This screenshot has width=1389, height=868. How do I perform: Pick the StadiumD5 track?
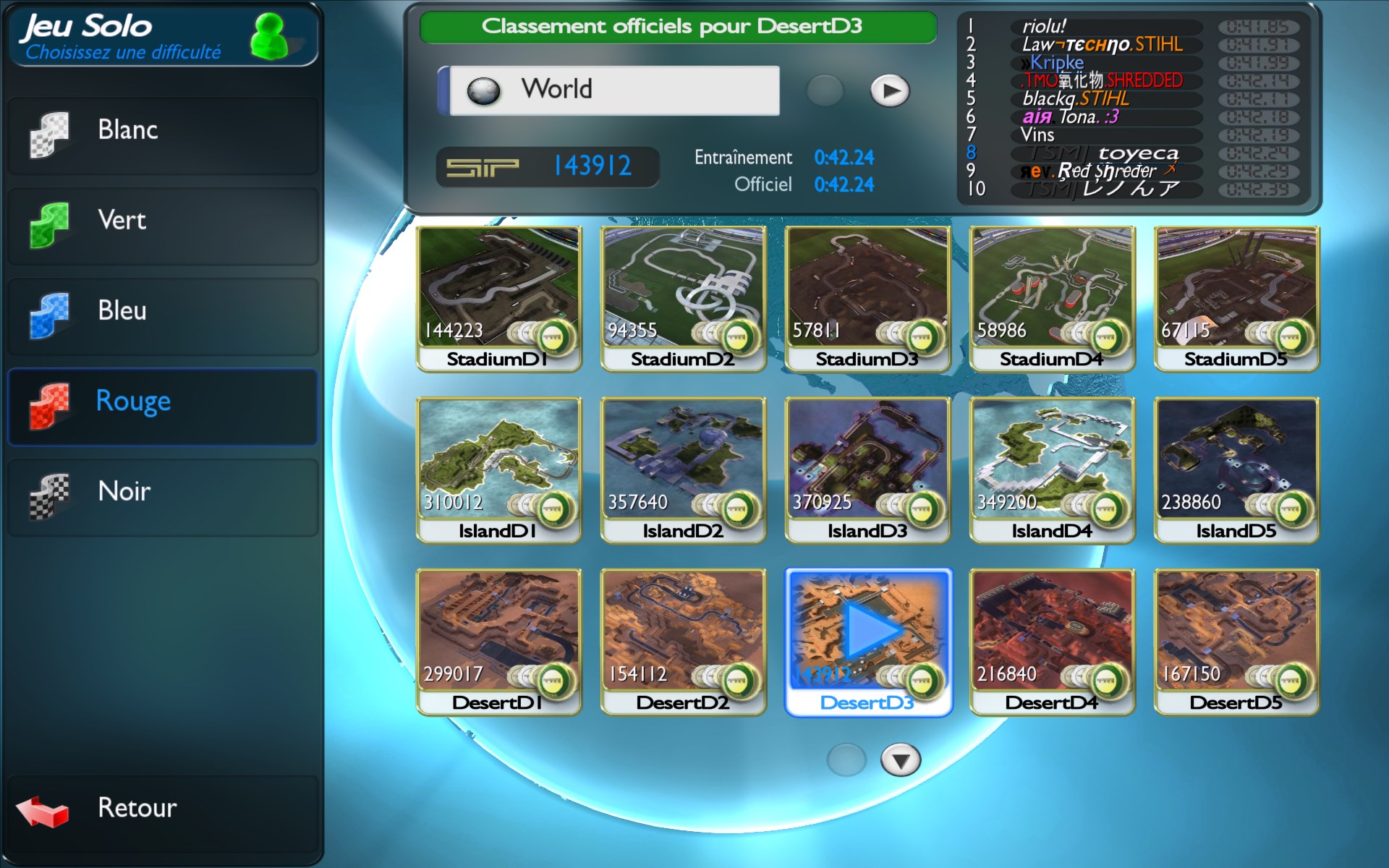click(1236, 297)
